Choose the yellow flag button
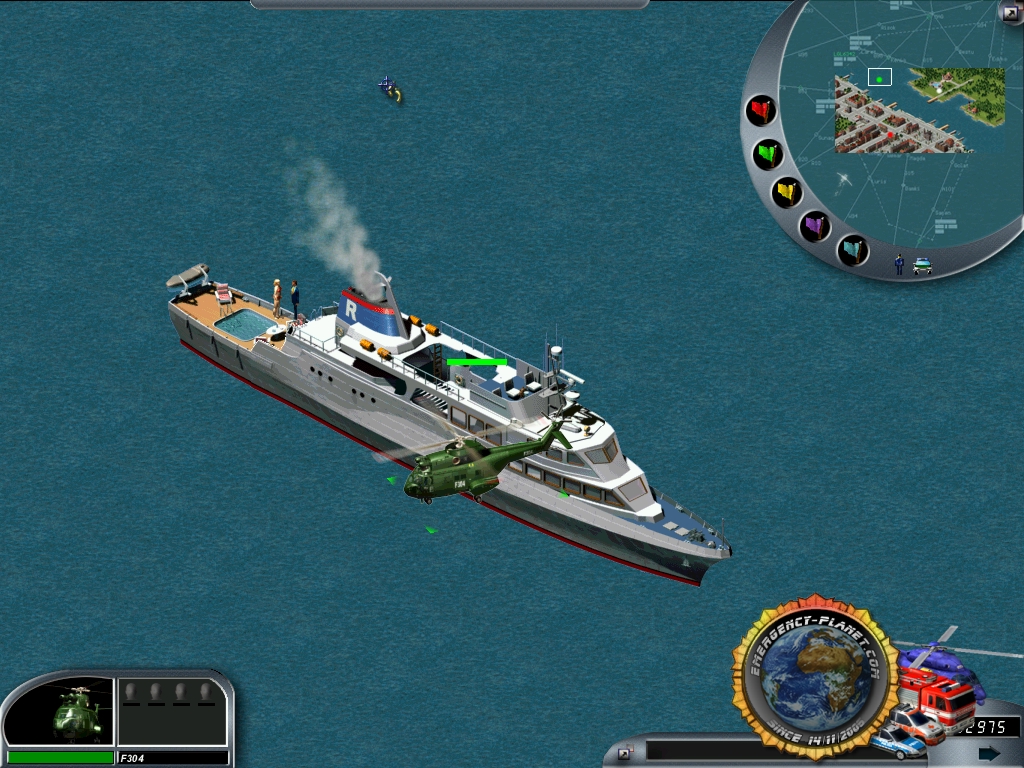Screen dimensions: 1024x768 click(787, 191)
